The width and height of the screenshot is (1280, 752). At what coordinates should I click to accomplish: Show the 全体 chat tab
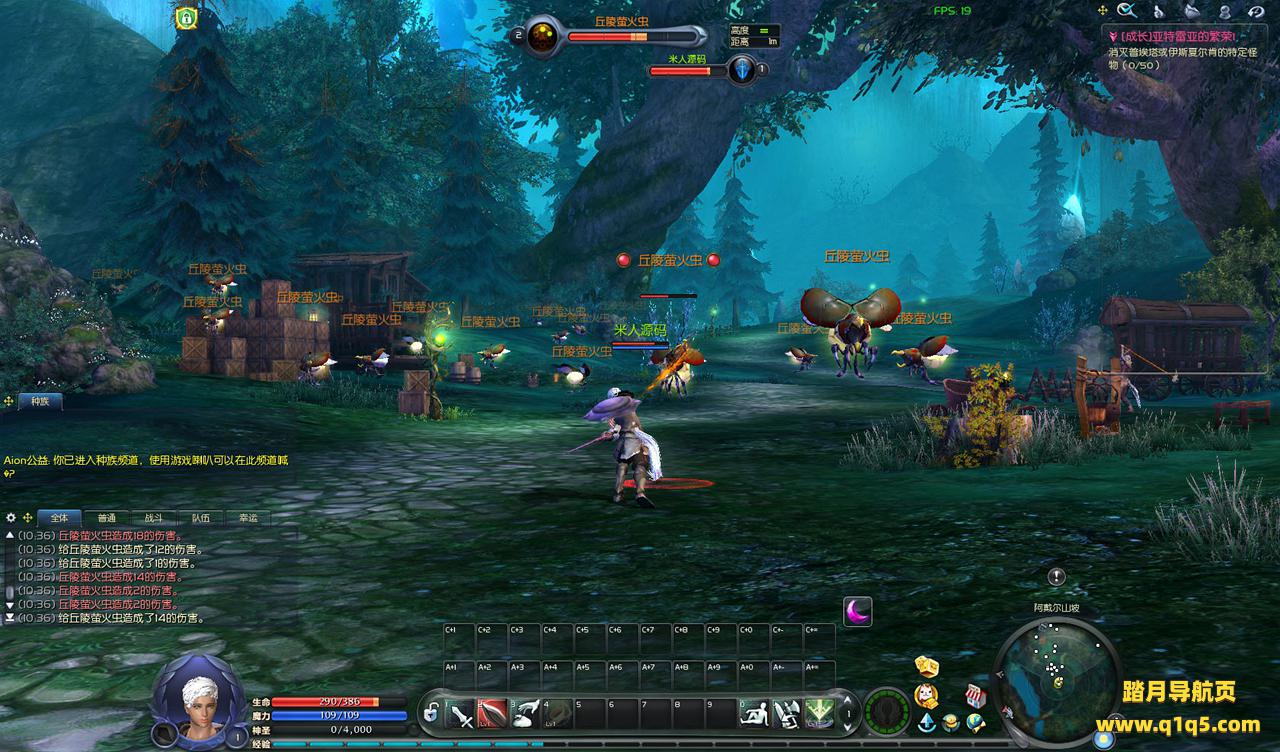click(59, 518)
